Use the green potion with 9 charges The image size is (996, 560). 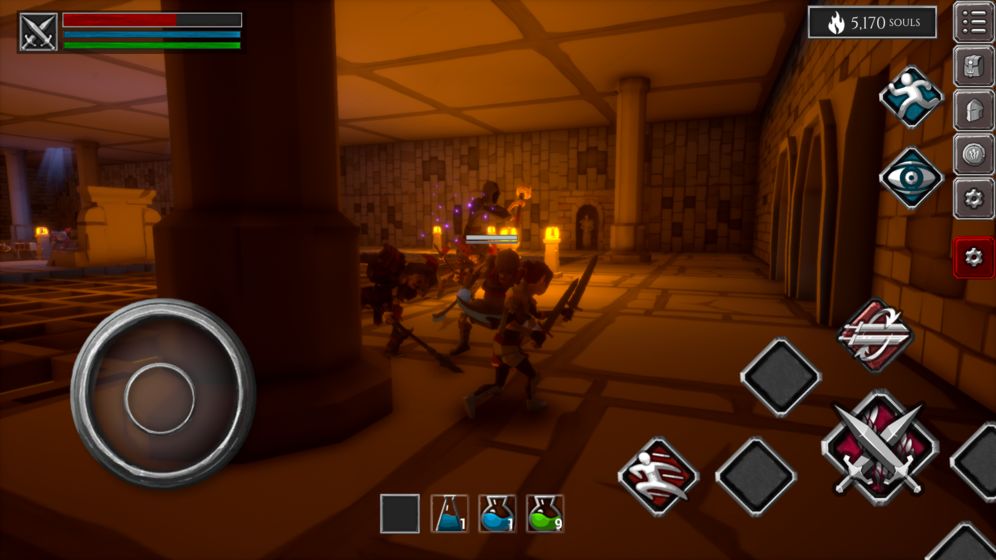tap(545, 514)
